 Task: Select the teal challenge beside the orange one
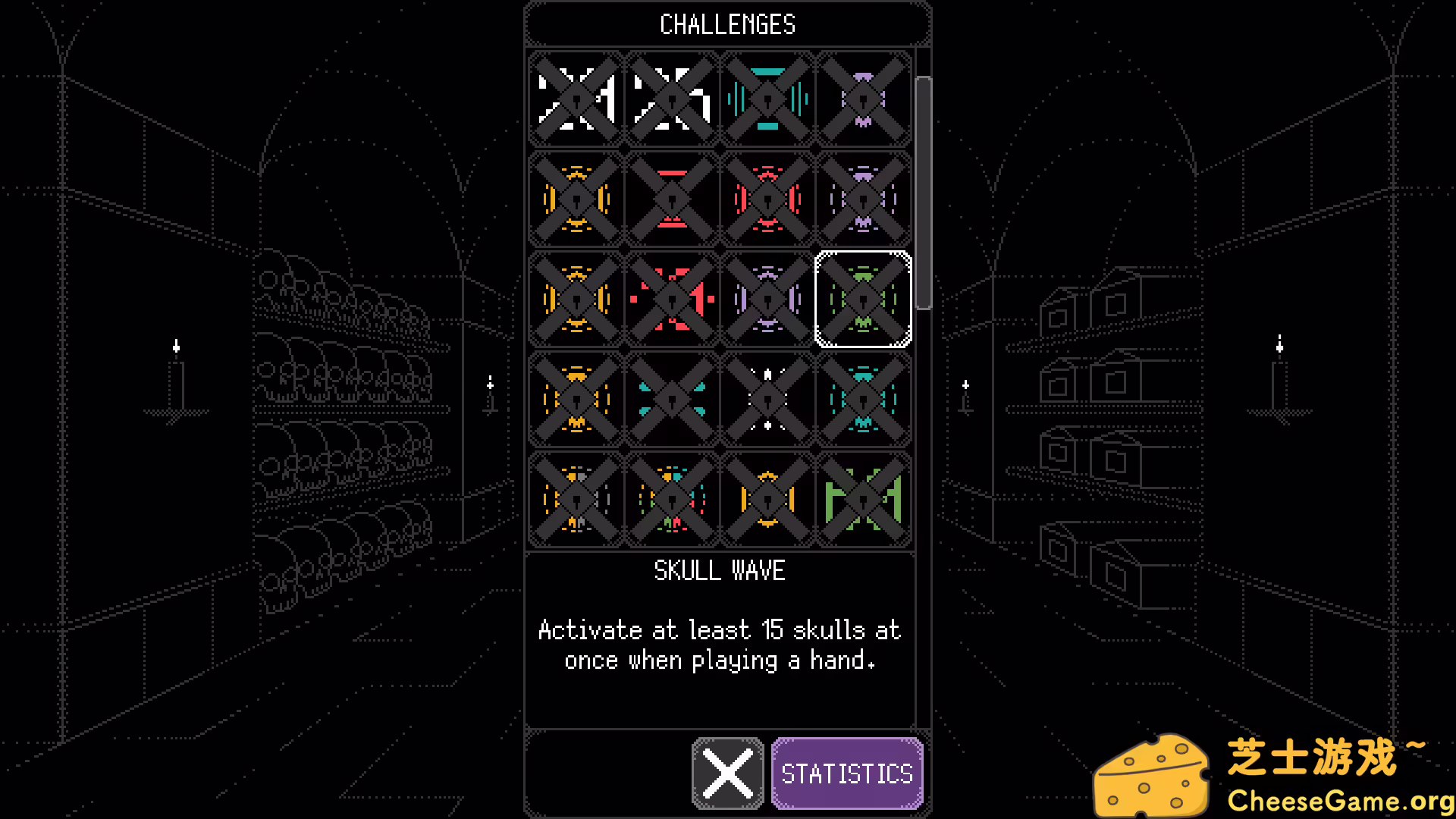click(671, 400)
